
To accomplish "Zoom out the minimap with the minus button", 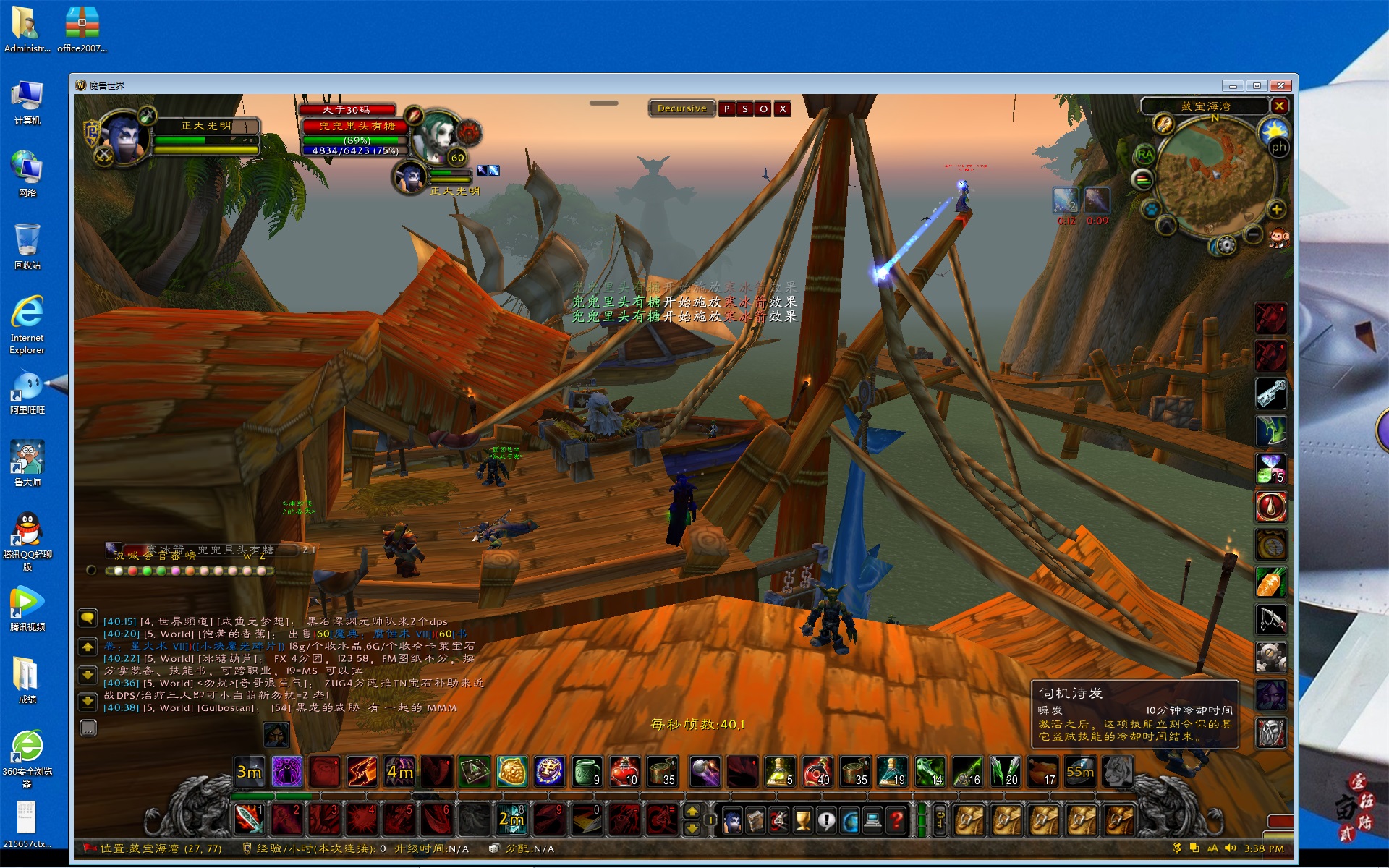I will point(1254,234).
